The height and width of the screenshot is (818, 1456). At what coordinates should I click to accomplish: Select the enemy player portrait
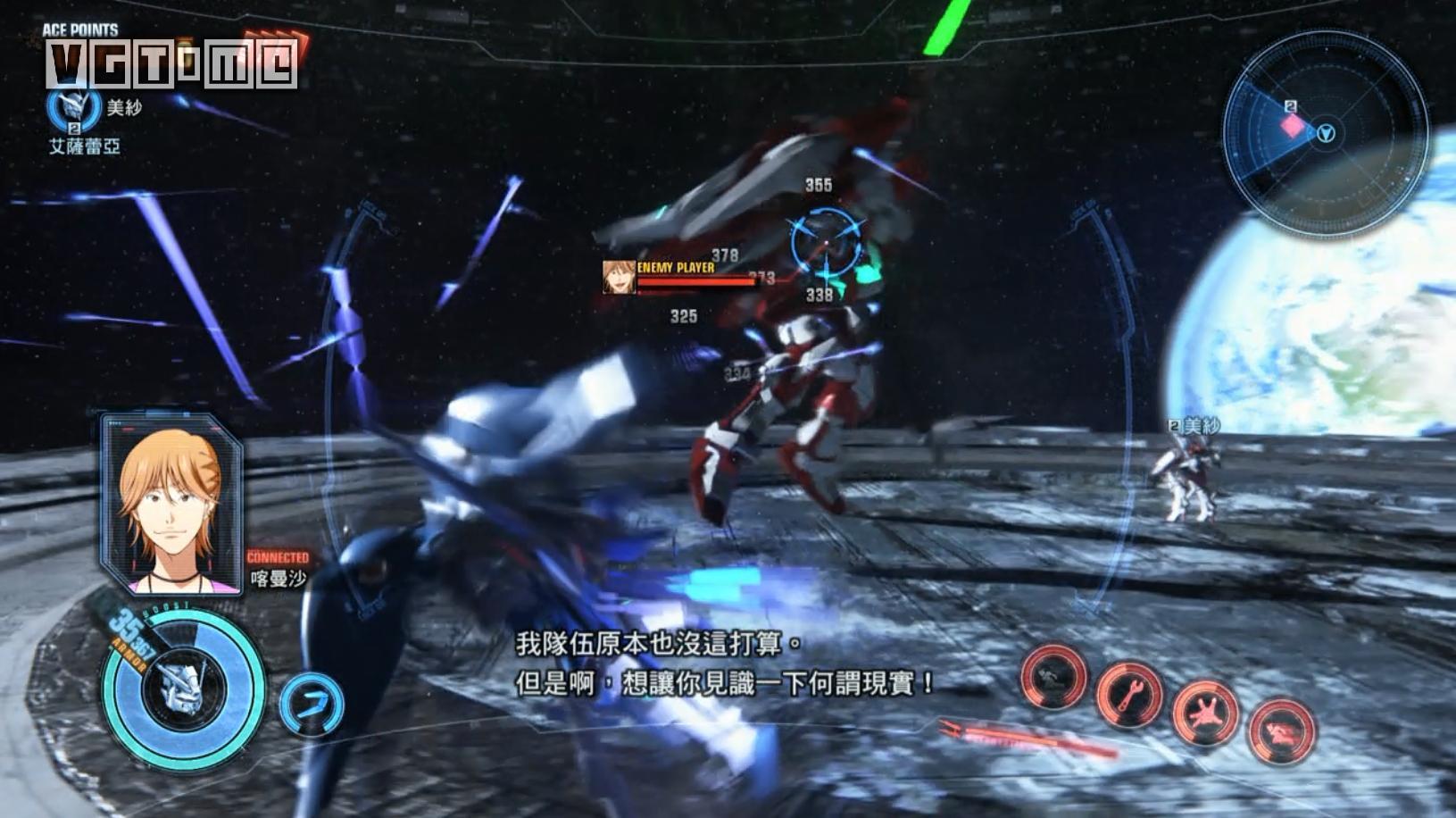click(618, 277)
